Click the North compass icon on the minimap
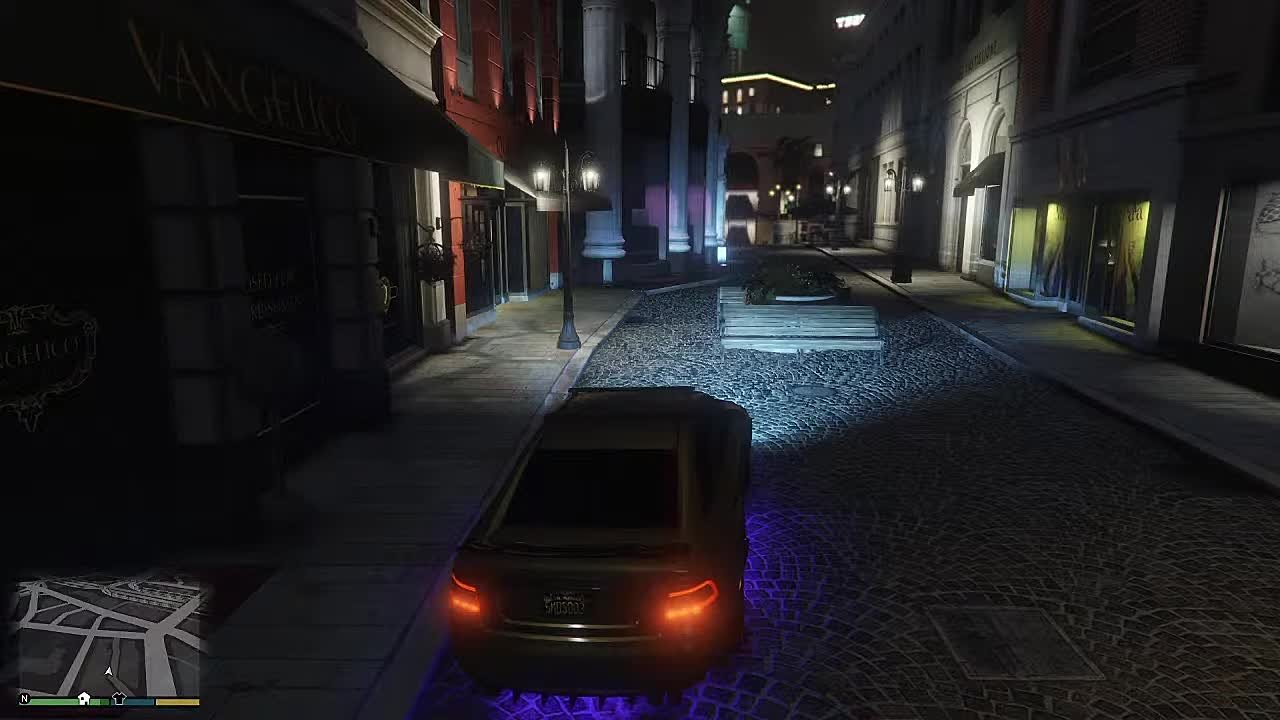Viewport: 1280px width, 720px height. (25, 698)
